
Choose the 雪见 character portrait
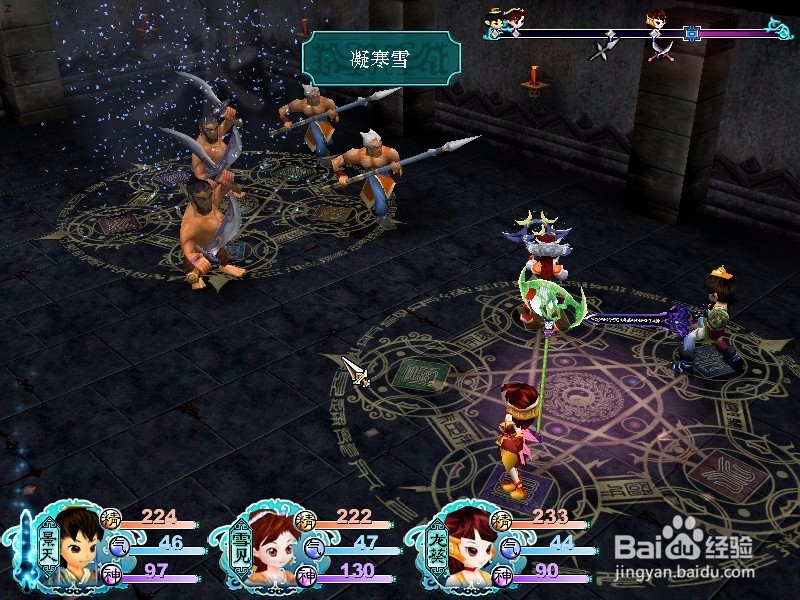(270, 546)
